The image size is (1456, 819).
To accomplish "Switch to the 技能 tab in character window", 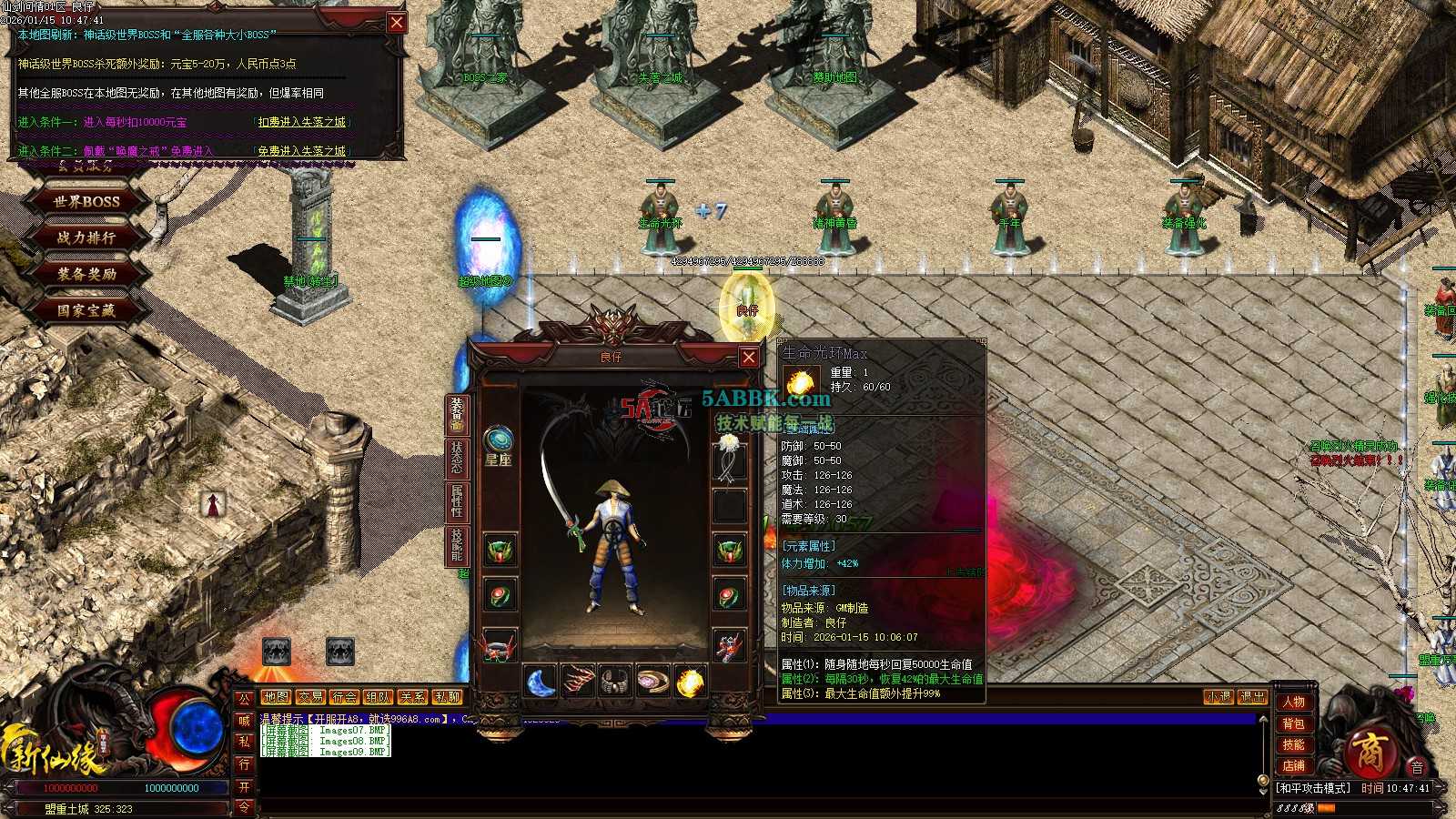I will [456, 544].
